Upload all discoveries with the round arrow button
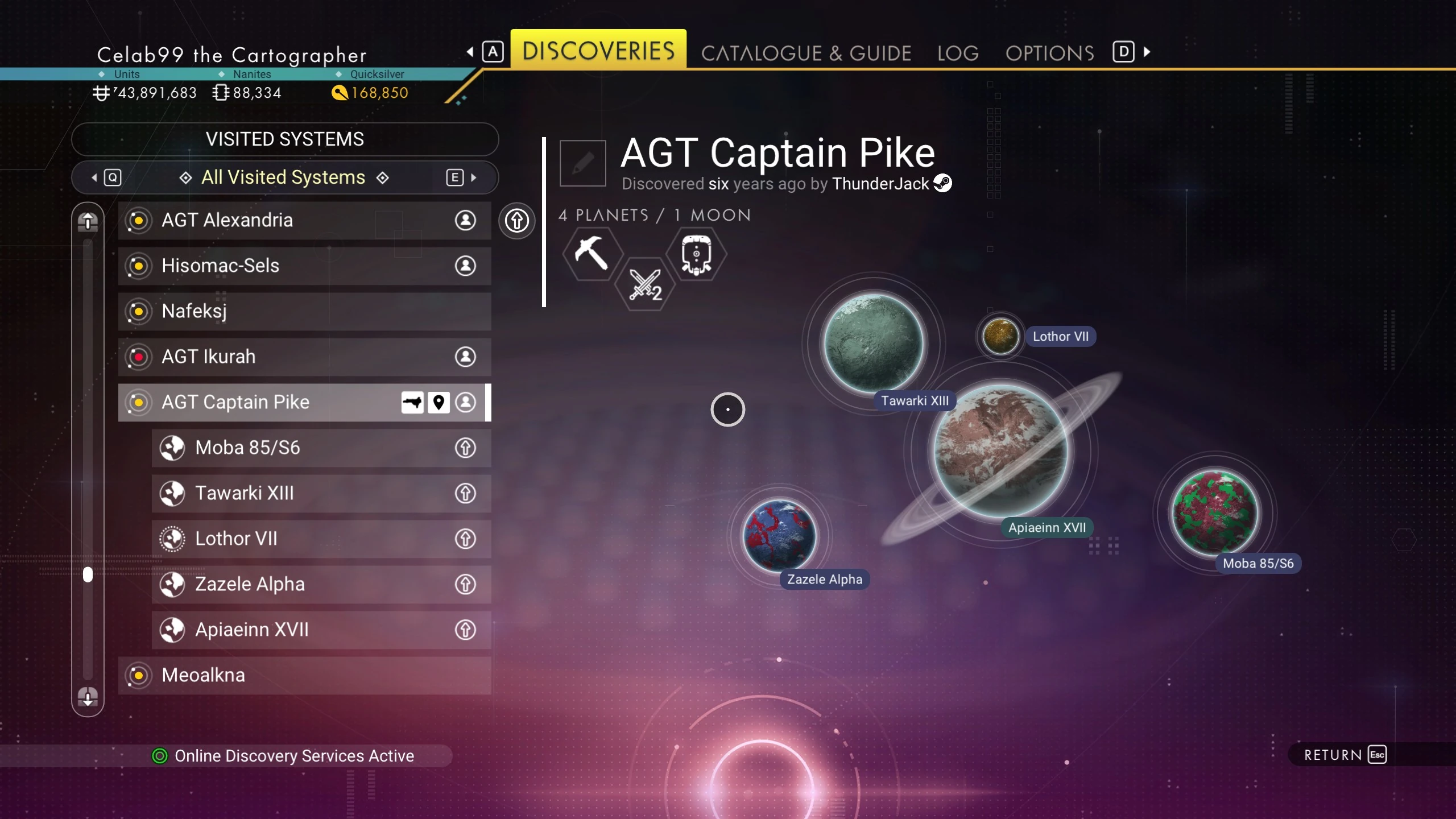Image resolution: width=1456 pixels, height=819 pixels. 516,221
